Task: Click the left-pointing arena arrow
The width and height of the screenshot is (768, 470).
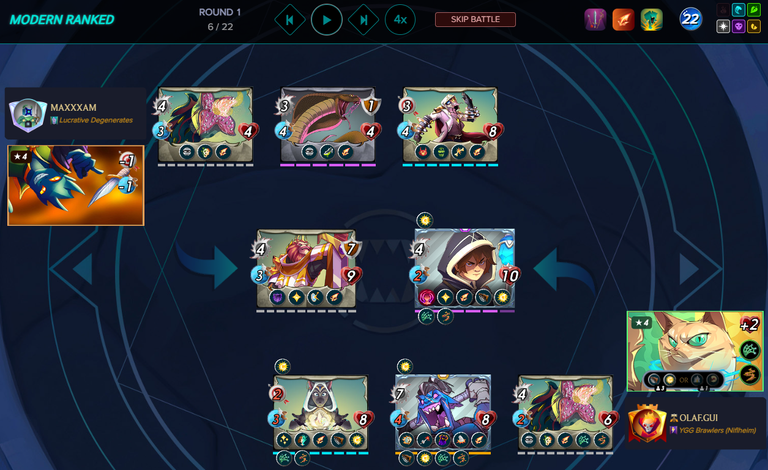Action: (x=82, y=269)
